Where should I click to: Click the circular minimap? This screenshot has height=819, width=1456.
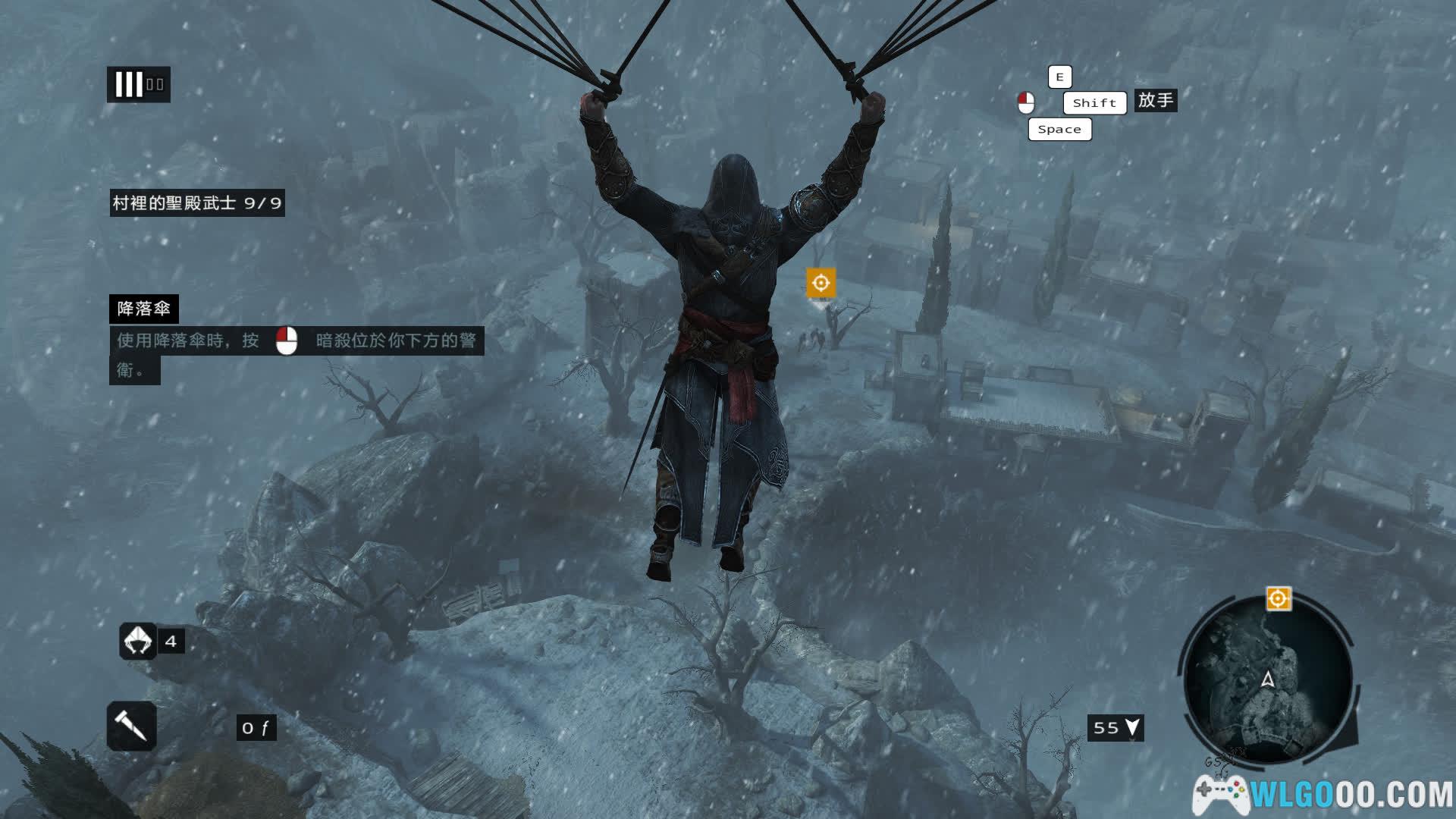click(1267, 679)
